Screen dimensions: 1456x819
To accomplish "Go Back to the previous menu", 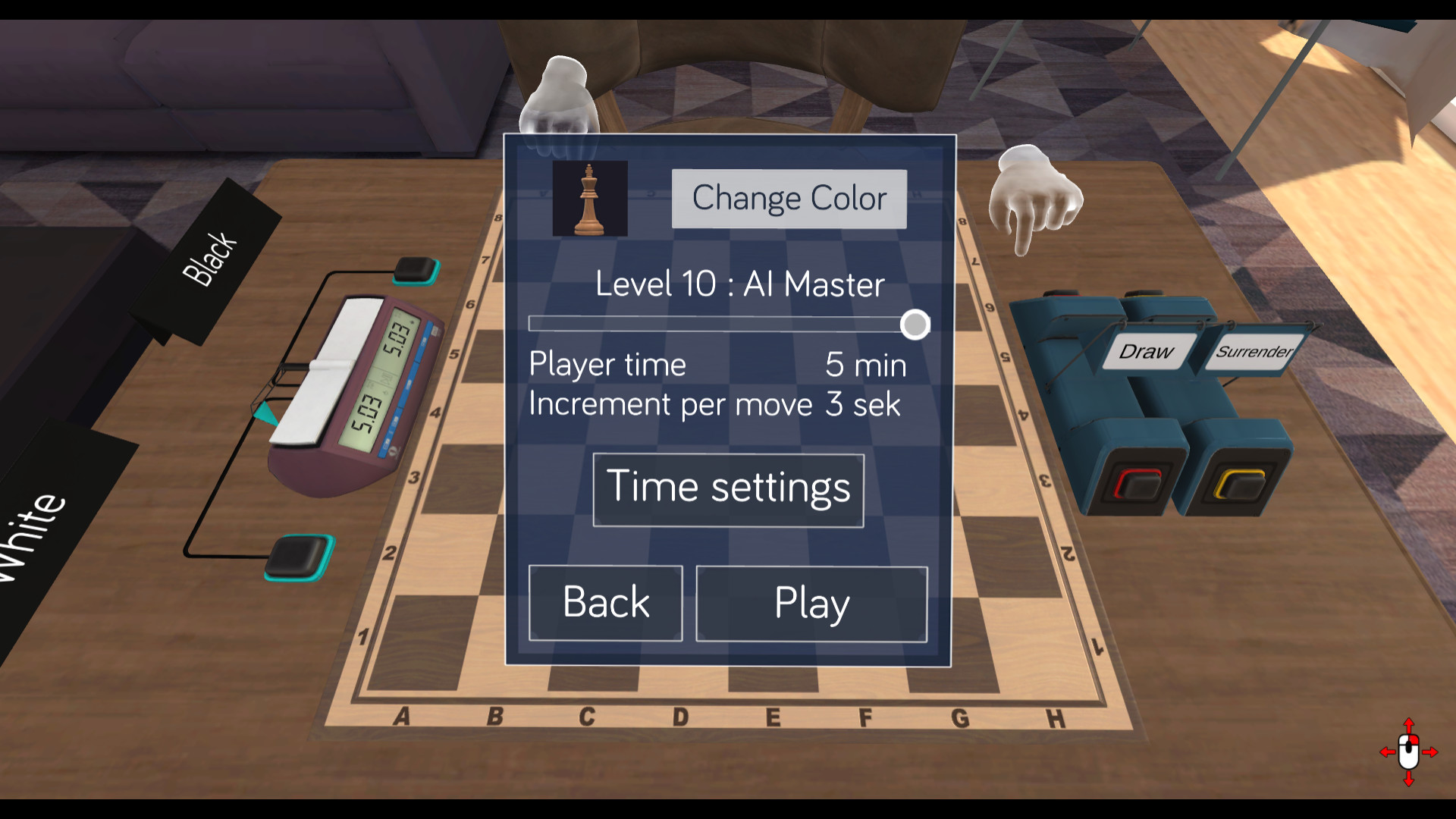I will click(605, 601).
